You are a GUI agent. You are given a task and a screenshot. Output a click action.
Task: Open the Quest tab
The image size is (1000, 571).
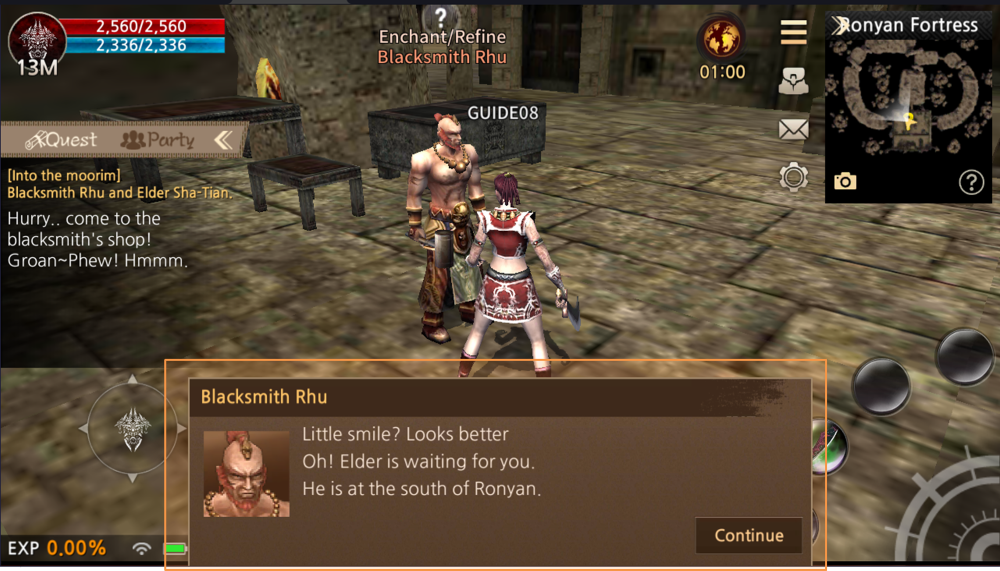pos(62,140)
